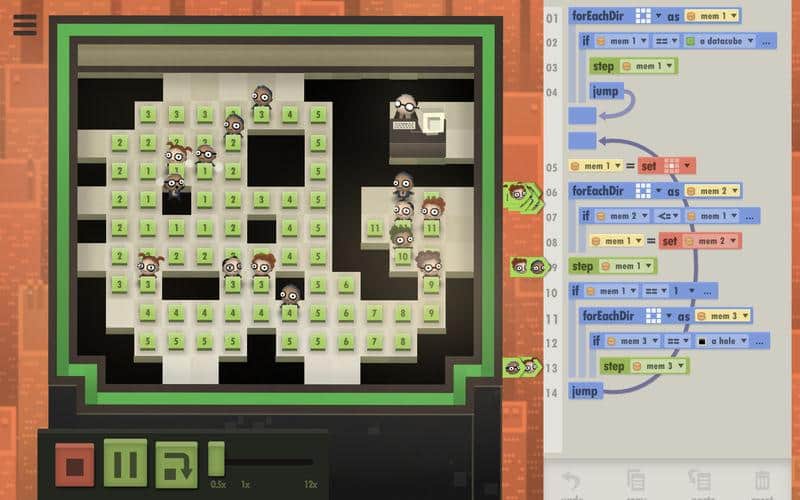Open the mem 3 dropdown on line 11

pyautogui.click(x=720, y=316)
